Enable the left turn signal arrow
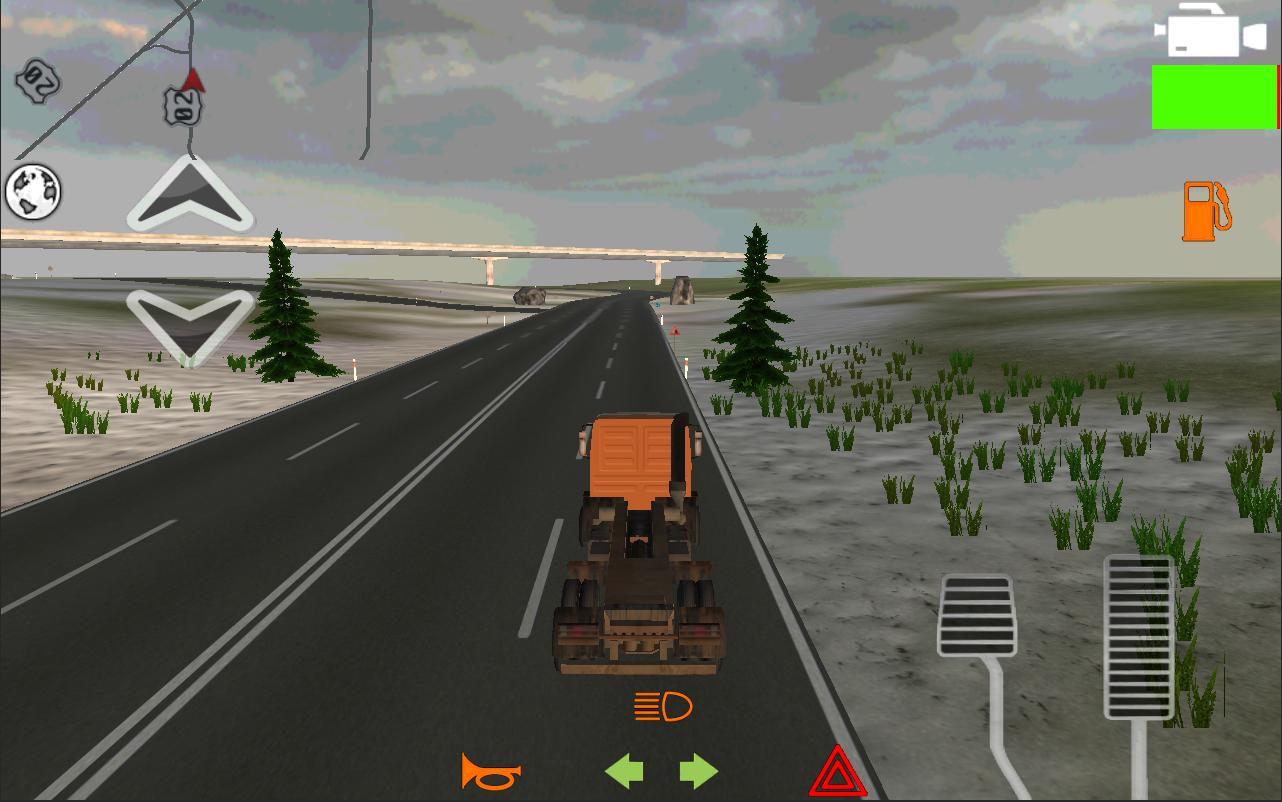Image resolution: width=1282 pixels, height=802 pixels. tap(624, 770)
